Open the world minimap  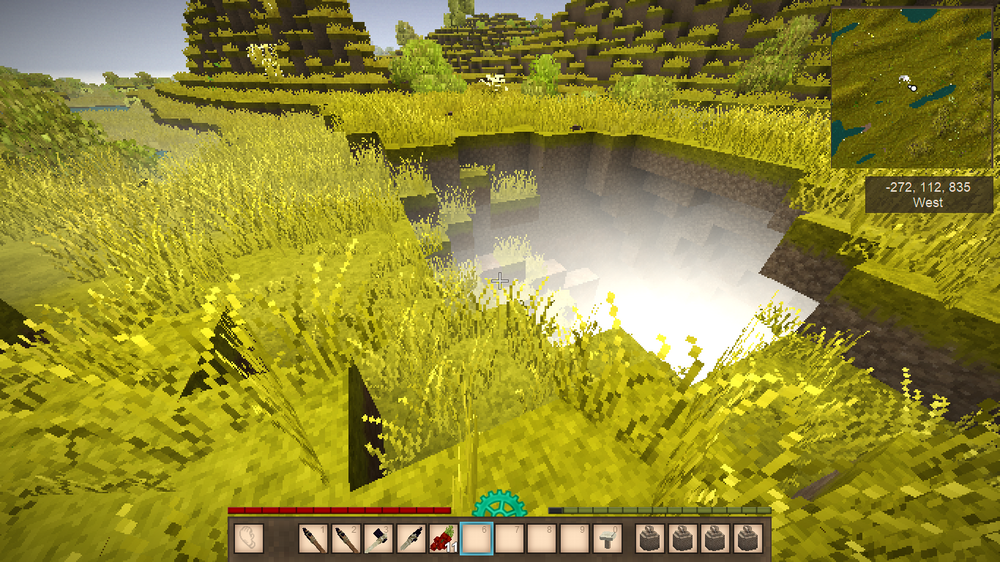(911, 87)
